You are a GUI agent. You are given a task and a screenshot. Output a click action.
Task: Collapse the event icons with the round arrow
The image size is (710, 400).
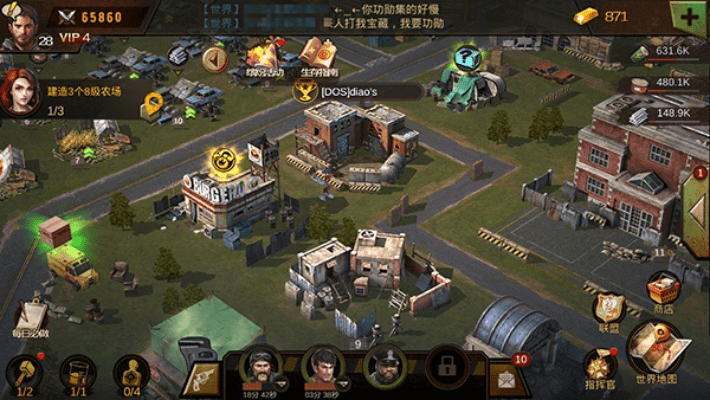[x=214, y=59]
